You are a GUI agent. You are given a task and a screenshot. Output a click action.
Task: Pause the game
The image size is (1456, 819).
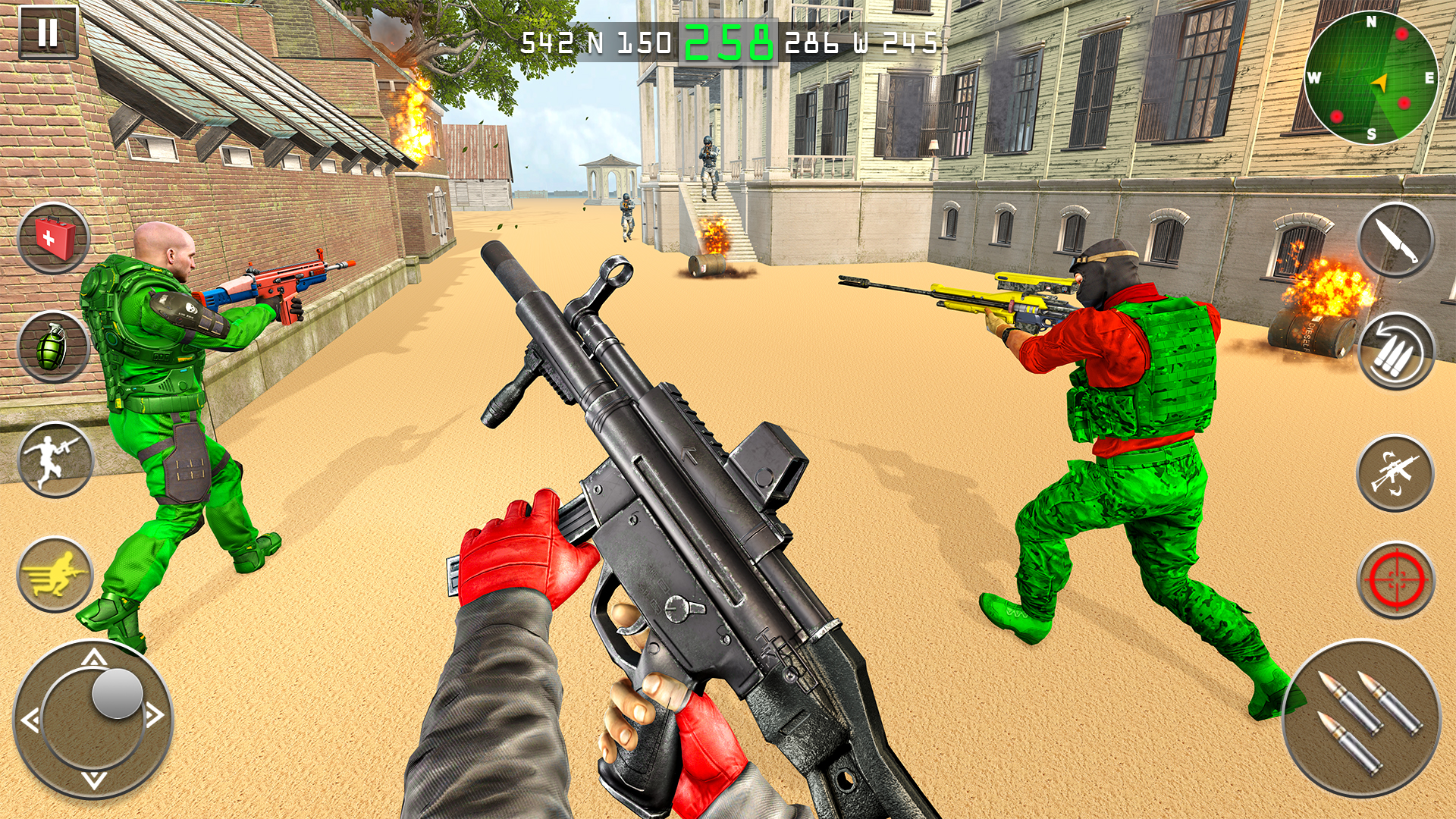coord(47,32)
